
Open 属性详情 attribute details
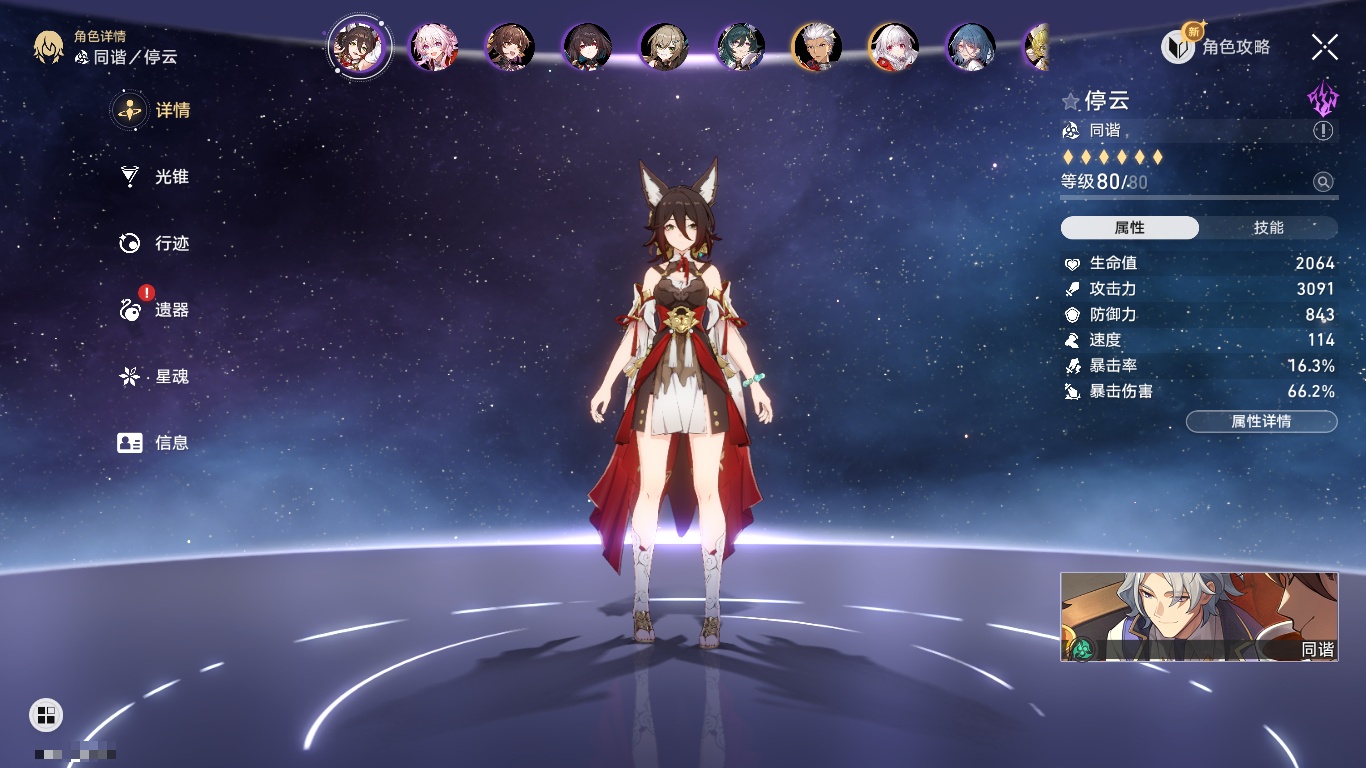(x=1261, y=421)
